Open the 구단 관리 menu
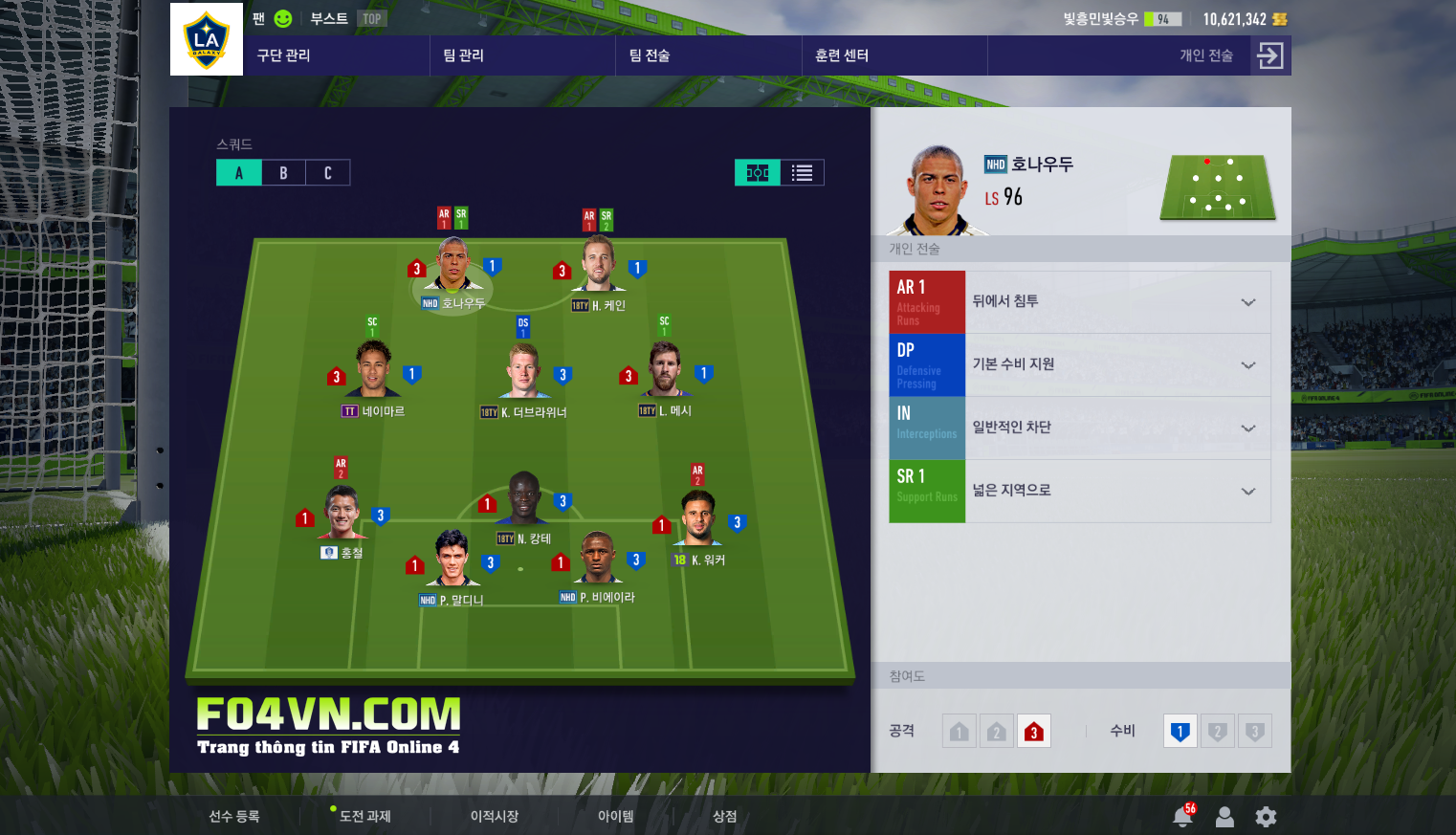1456x835 pixels. tap(284, 55)
